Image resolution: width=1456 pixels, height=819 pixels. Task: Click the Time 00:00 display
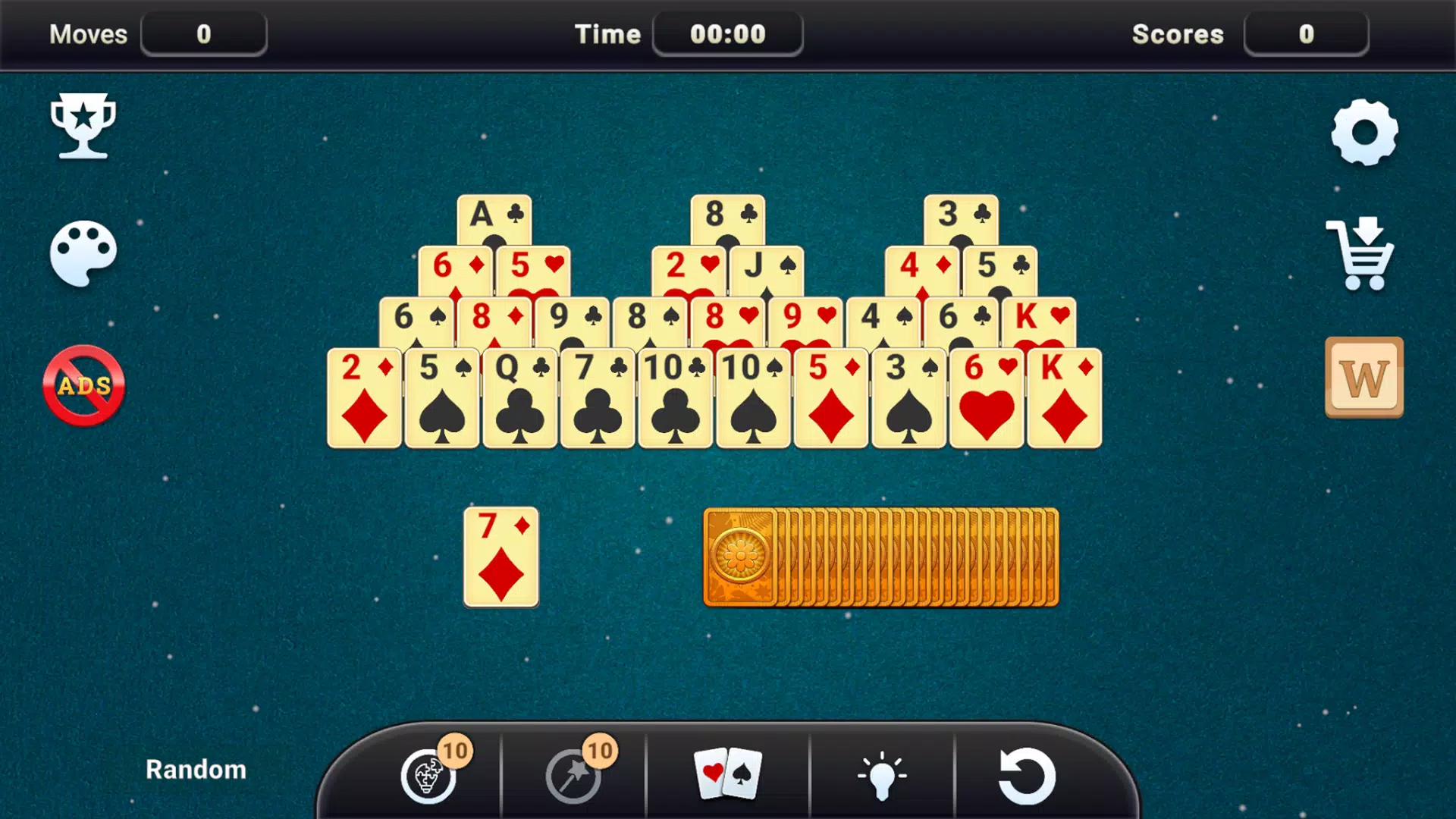[727, 33]
